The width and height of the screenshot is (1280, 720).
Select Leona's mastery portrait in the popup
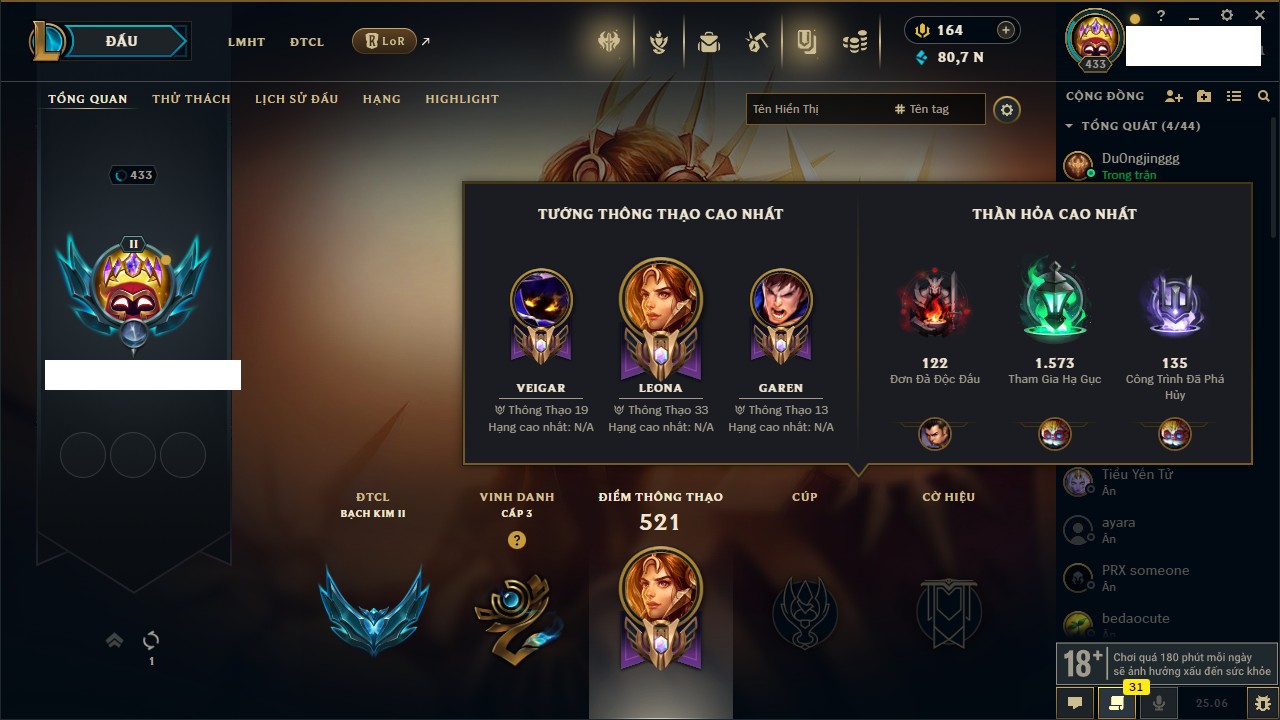click(660, 298)
